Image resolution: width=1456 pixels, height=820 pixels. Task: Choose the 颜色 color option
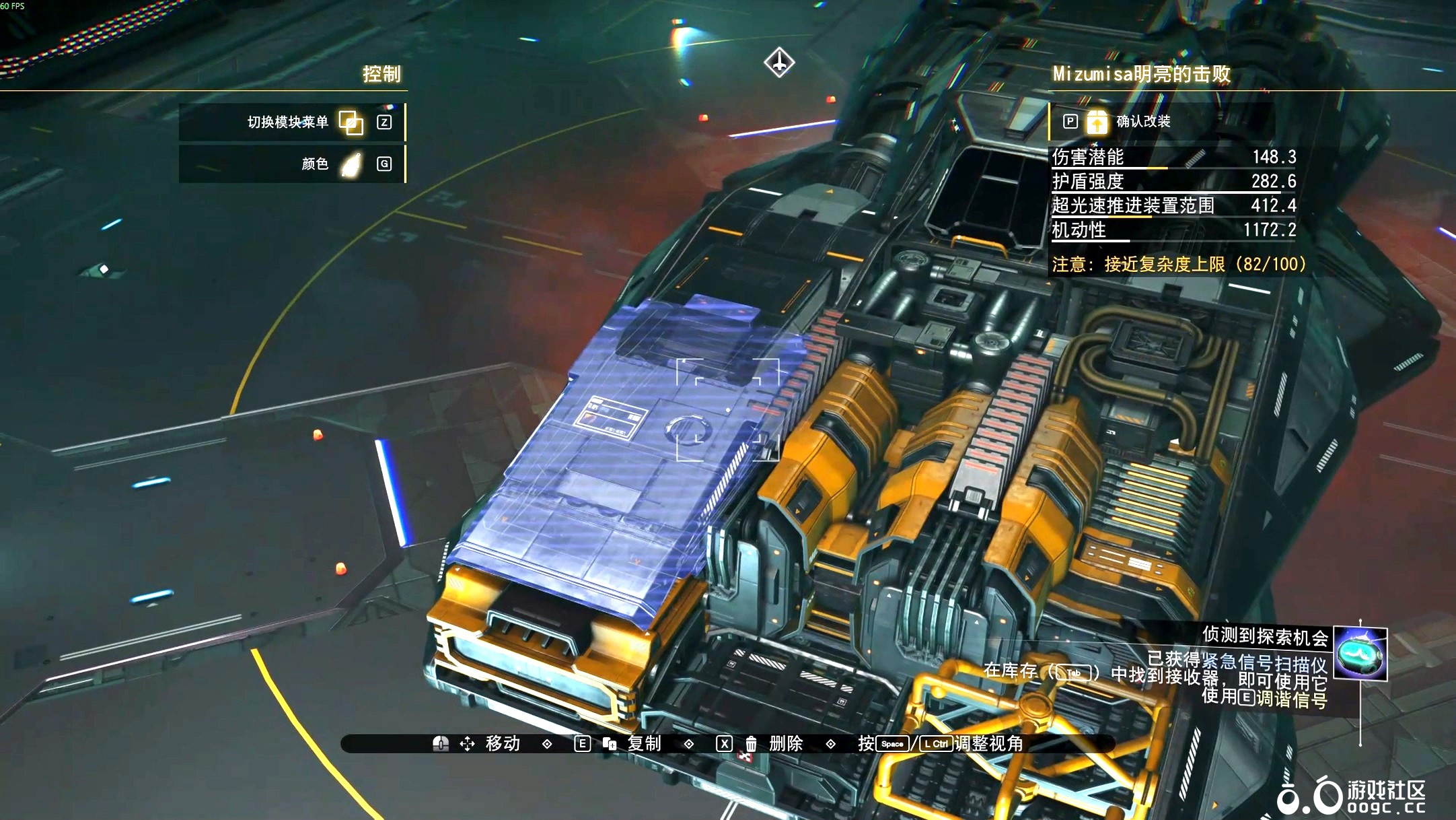351,164
